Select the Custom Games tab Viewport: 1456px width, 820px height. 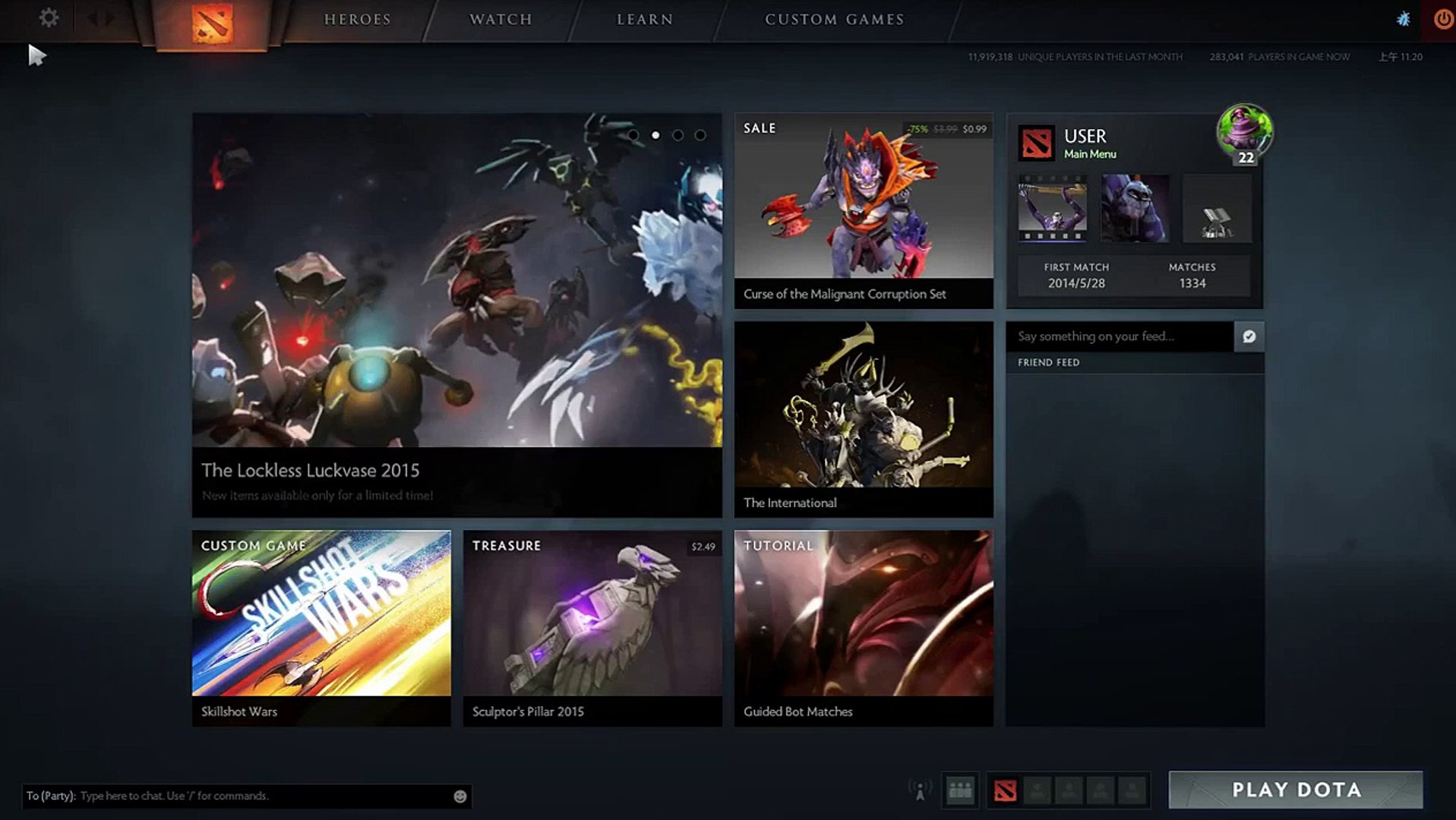click(x=834, y=20)
